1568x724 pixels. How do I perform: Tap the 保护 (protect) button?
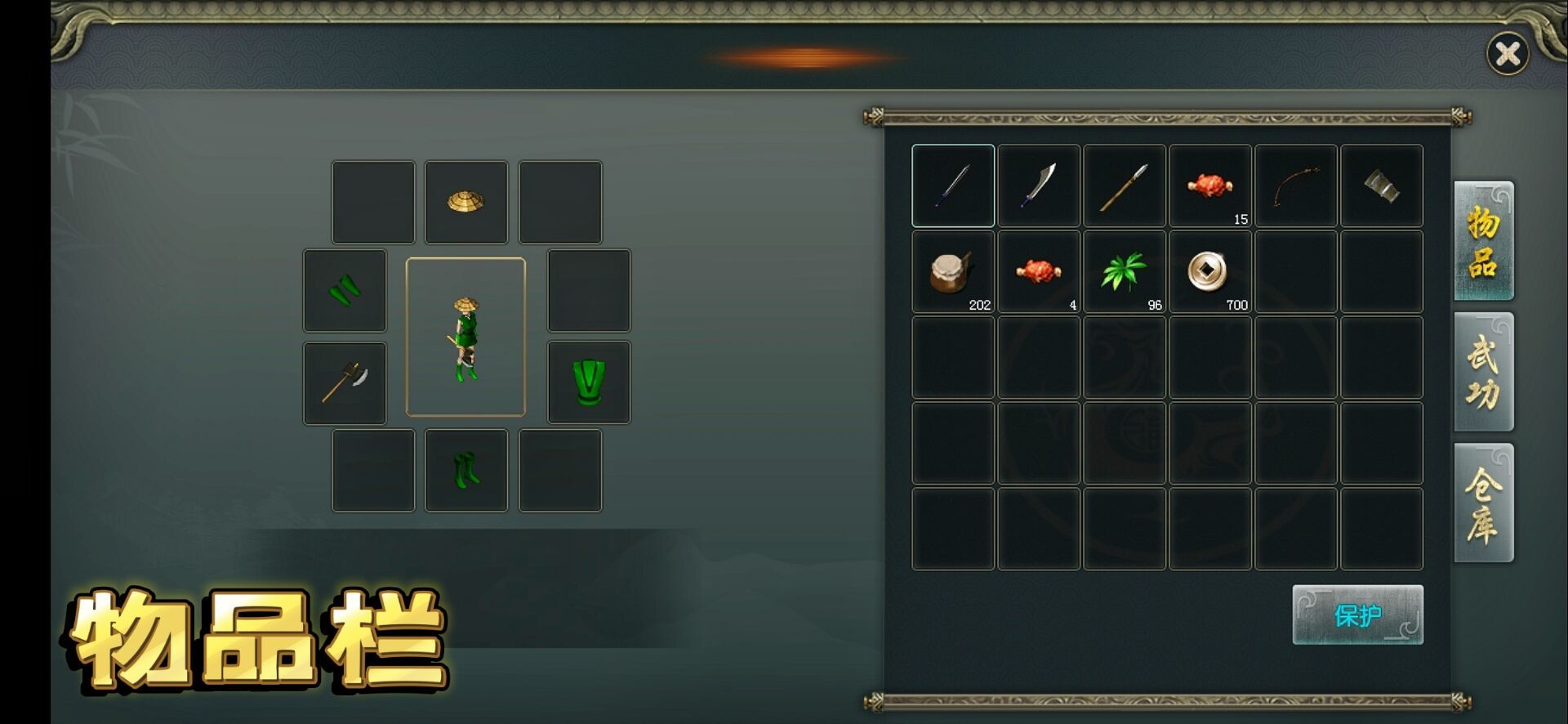pyautogui.click(x=1357, y=615)
